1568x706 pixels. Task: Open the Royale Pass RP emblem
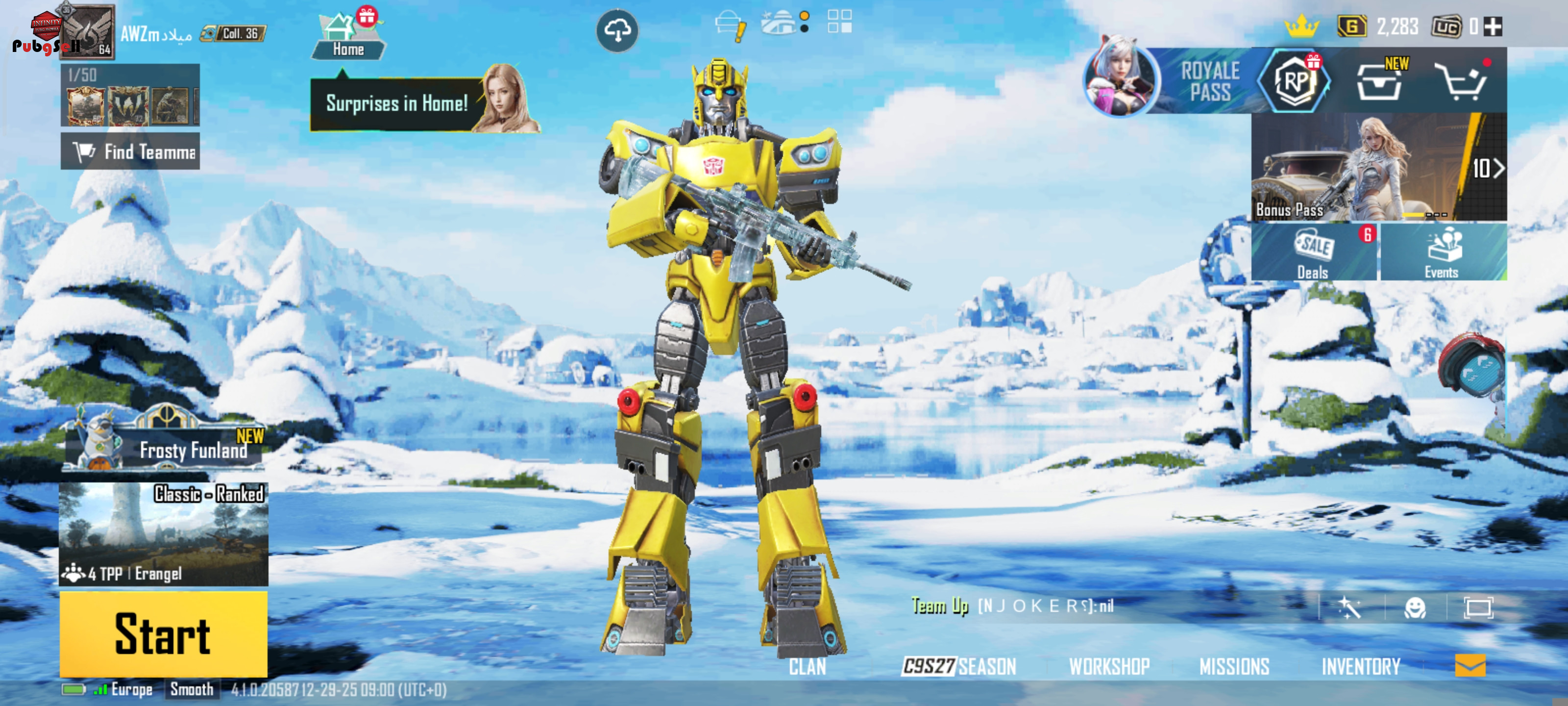click(1295, 81)
